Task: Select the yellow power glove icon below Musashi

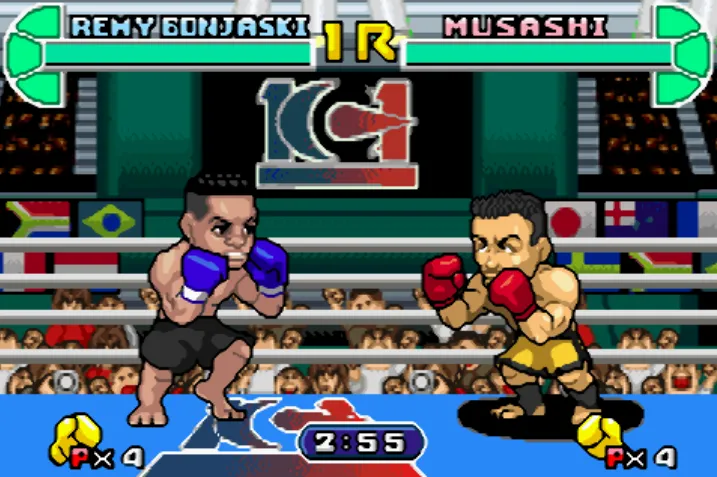Action: 602,436
